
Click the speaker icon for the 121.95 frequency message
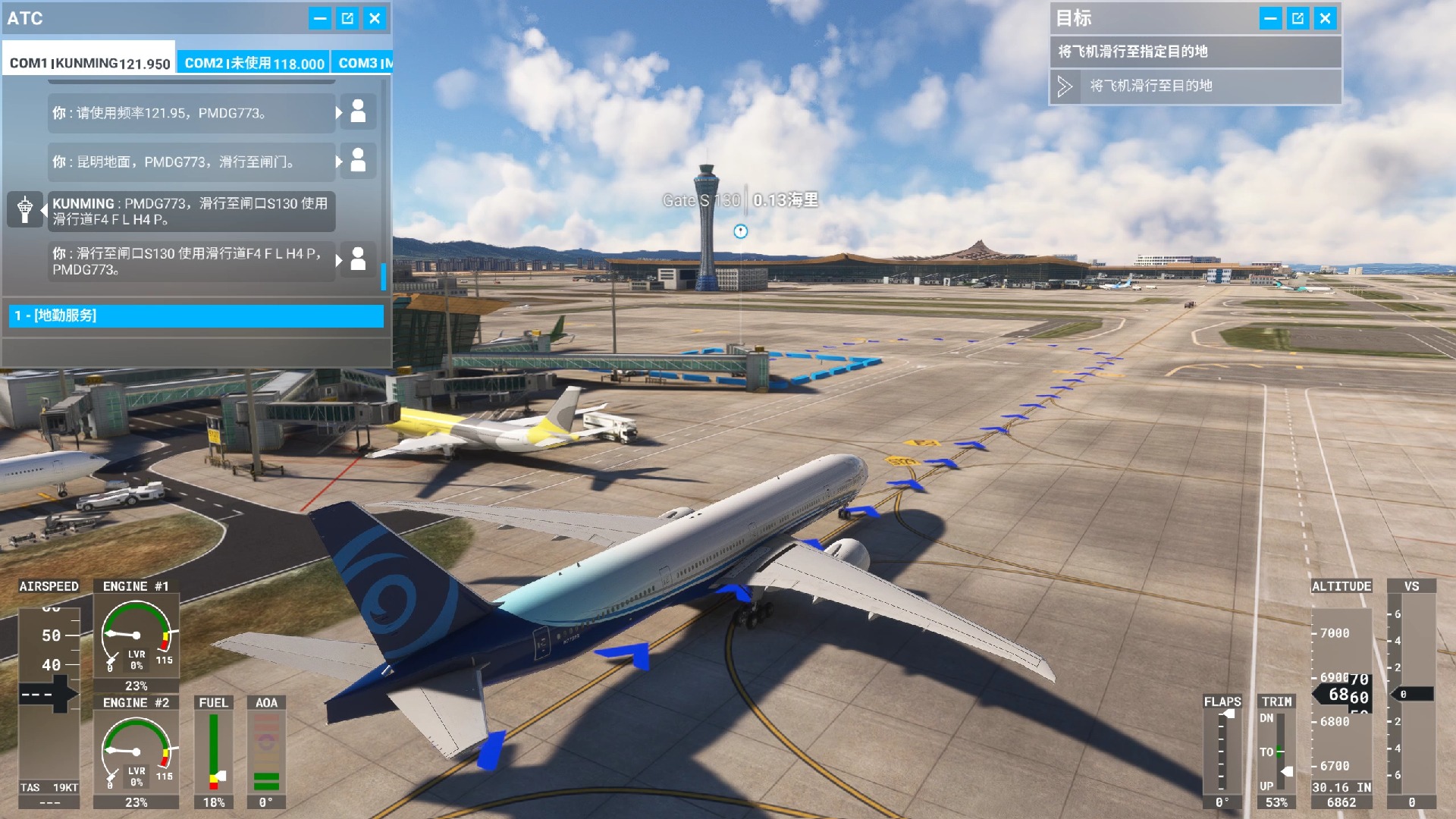pyautogui.click(x=358, y=112)
